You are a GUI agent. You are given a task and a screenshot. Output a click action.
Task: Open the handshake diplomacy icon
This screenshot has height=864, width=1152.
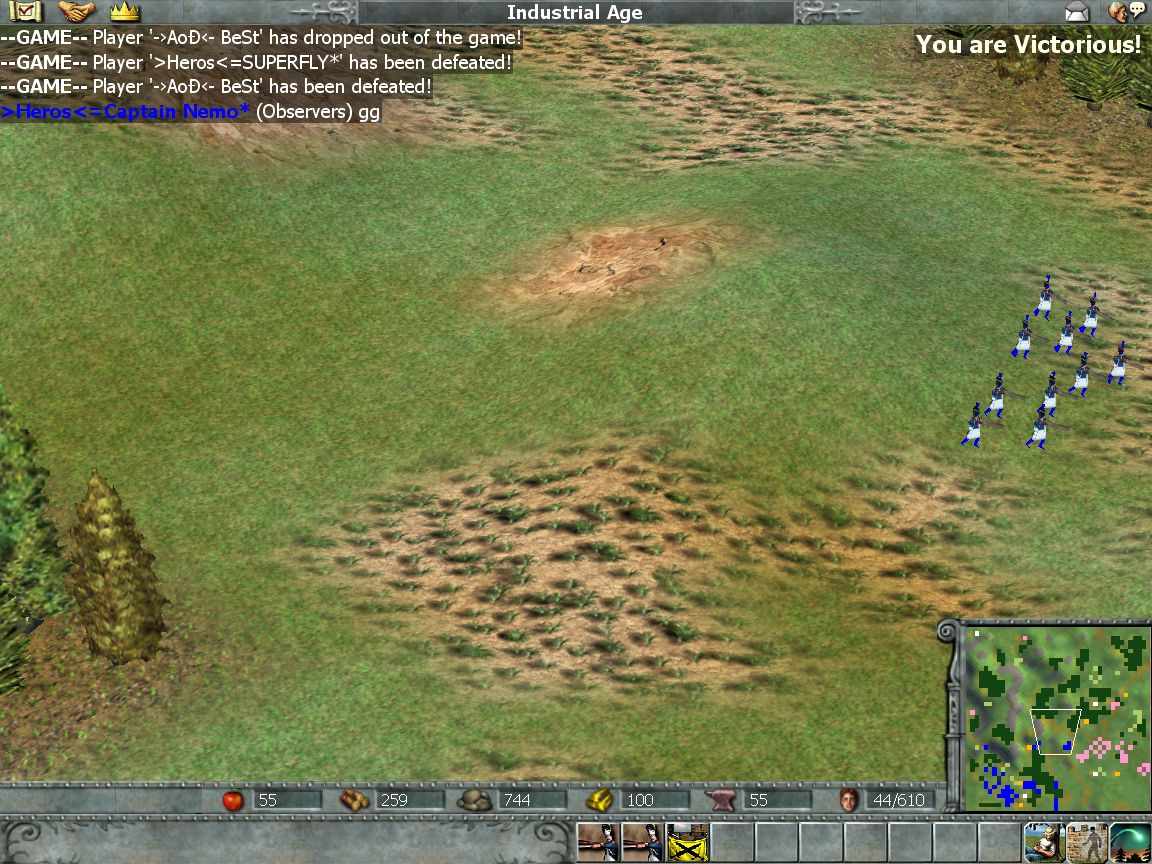(75, 12)
